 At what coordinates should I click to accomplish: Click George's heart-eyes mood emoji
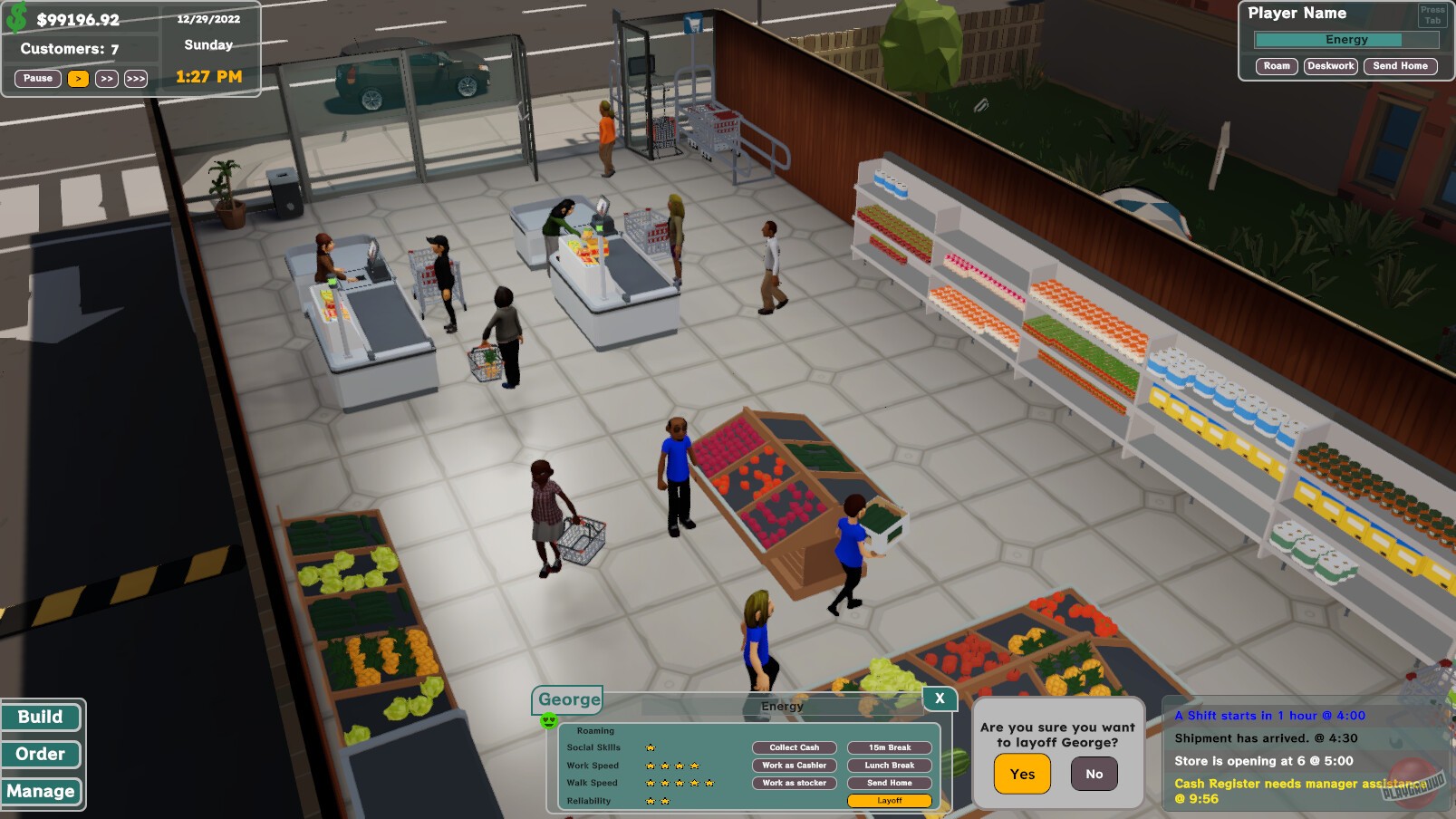pos(547,722)
